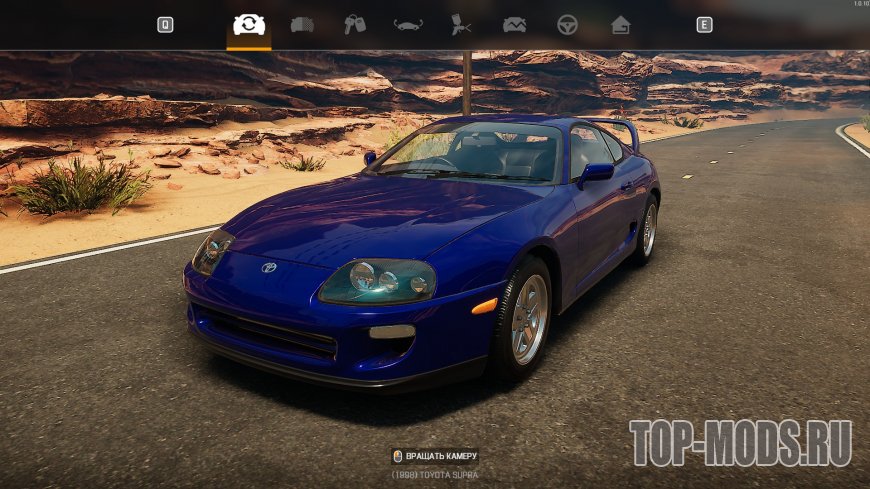The image size is (870, 489).
Task: Open the parked cars tab
Action: (302, 25)
